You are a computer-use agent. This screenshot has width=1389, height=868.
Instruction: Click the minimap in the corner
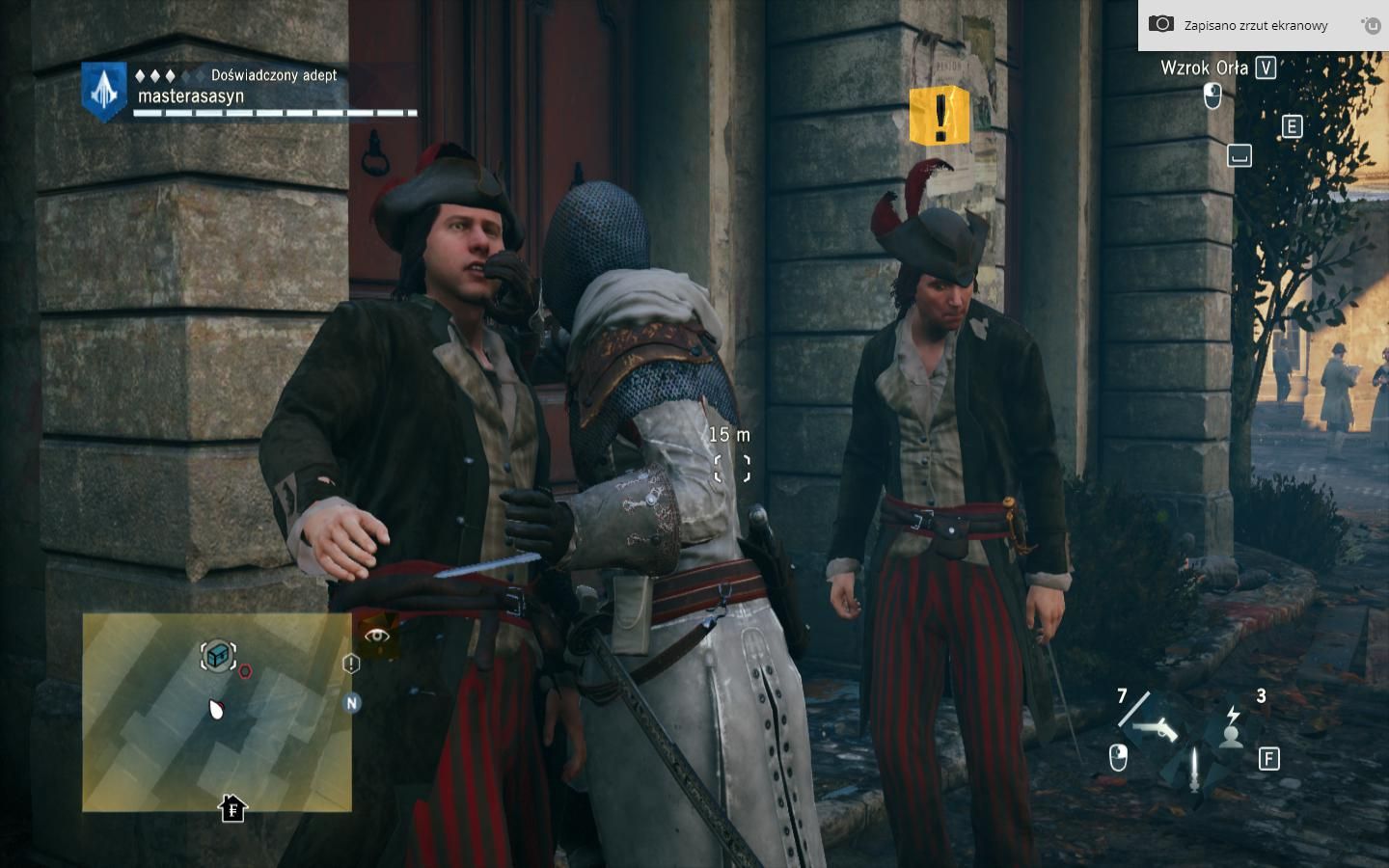click(x=216, y=712)
